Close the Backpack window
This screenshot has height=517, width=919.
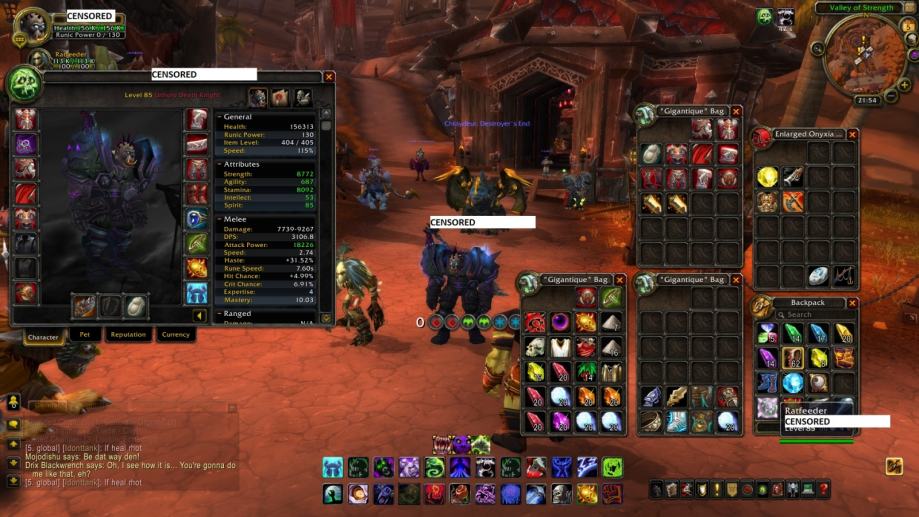pos(853,303)
